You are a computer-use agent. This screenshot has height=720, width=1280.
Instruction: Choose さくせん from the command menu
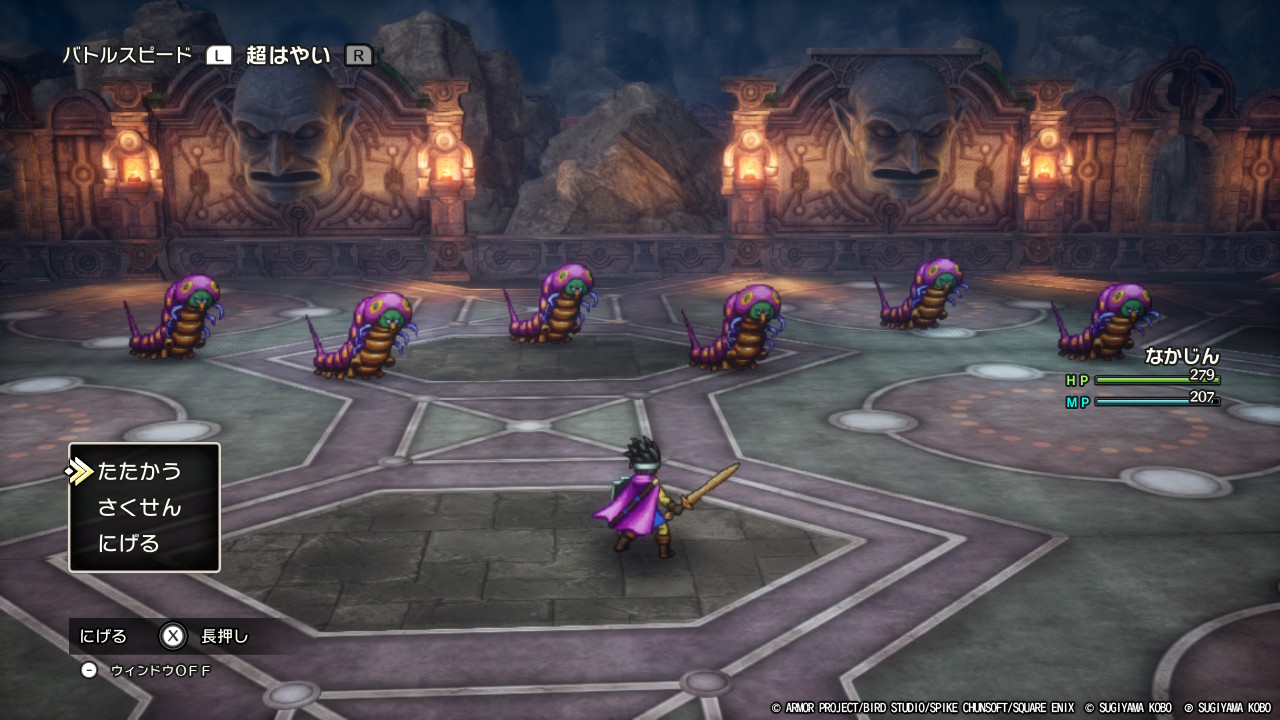[x=139, y=507]
